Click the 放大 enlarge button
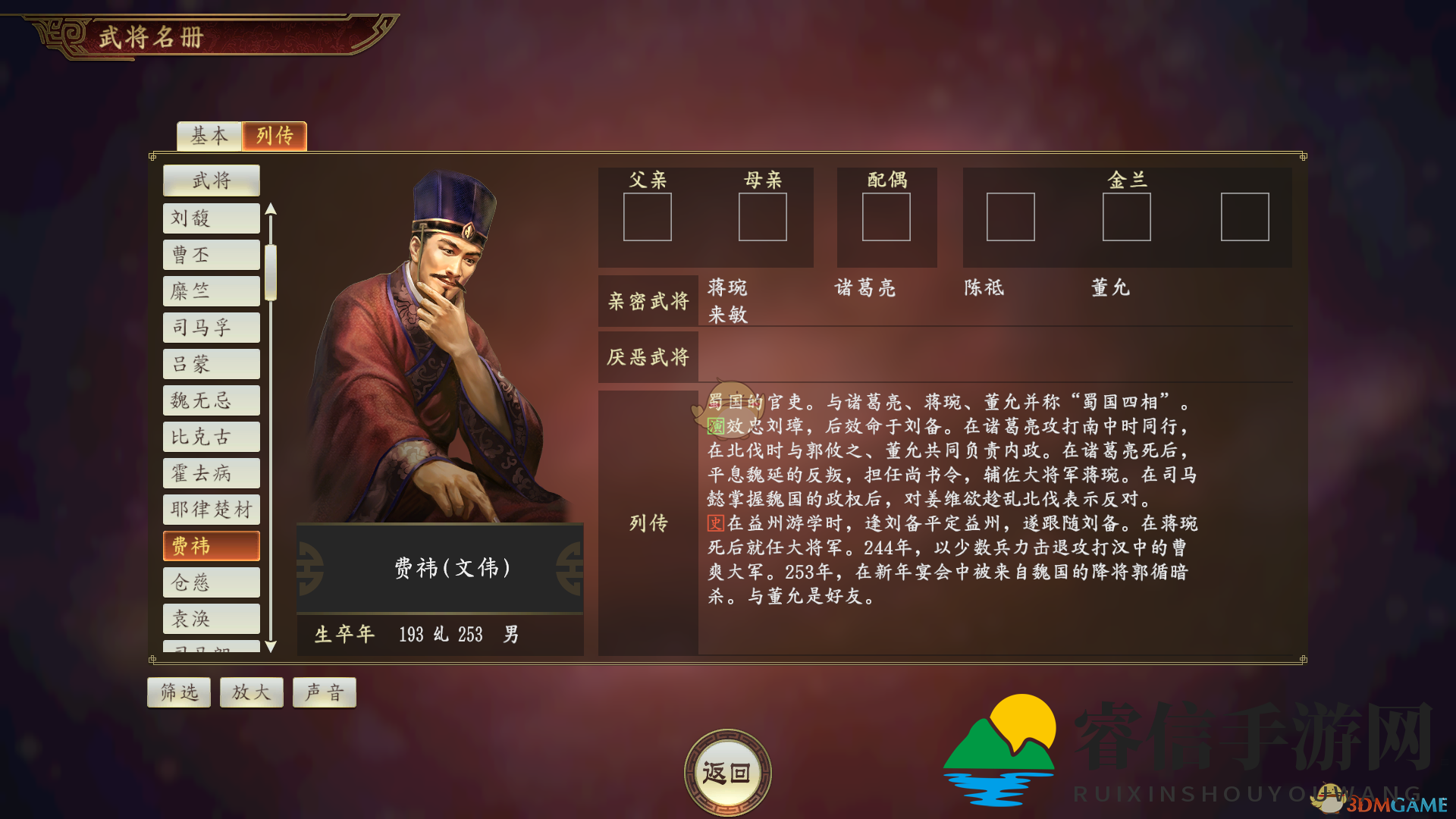Image resolution: width=1456 pixels, height=819 pixels. 252,692
